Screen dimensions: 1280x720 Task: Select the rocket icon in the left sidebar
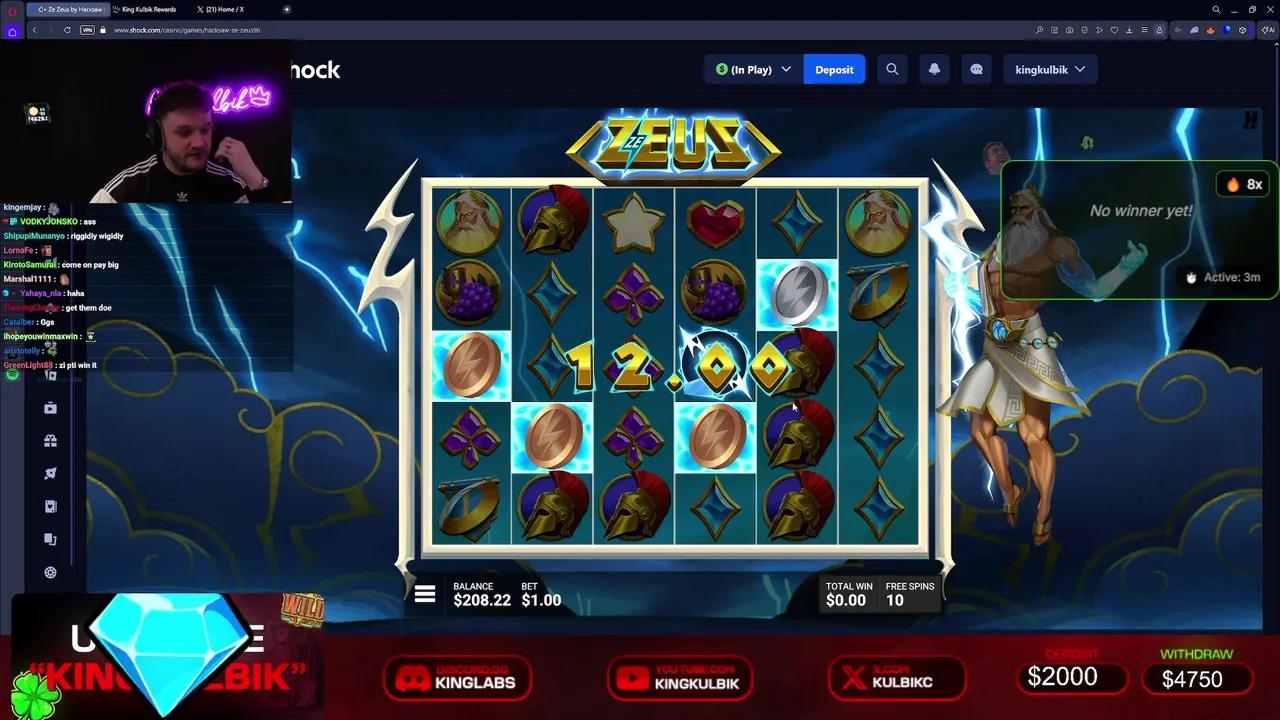click(x=50, y=473)
